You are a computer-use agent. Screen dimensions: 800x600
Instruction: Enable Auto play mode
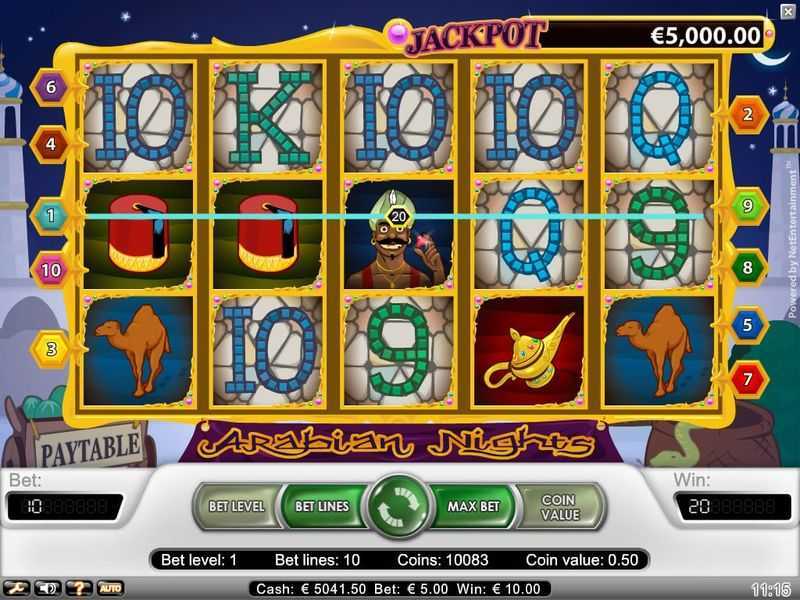pyautogui.click(x=109, y=588)
